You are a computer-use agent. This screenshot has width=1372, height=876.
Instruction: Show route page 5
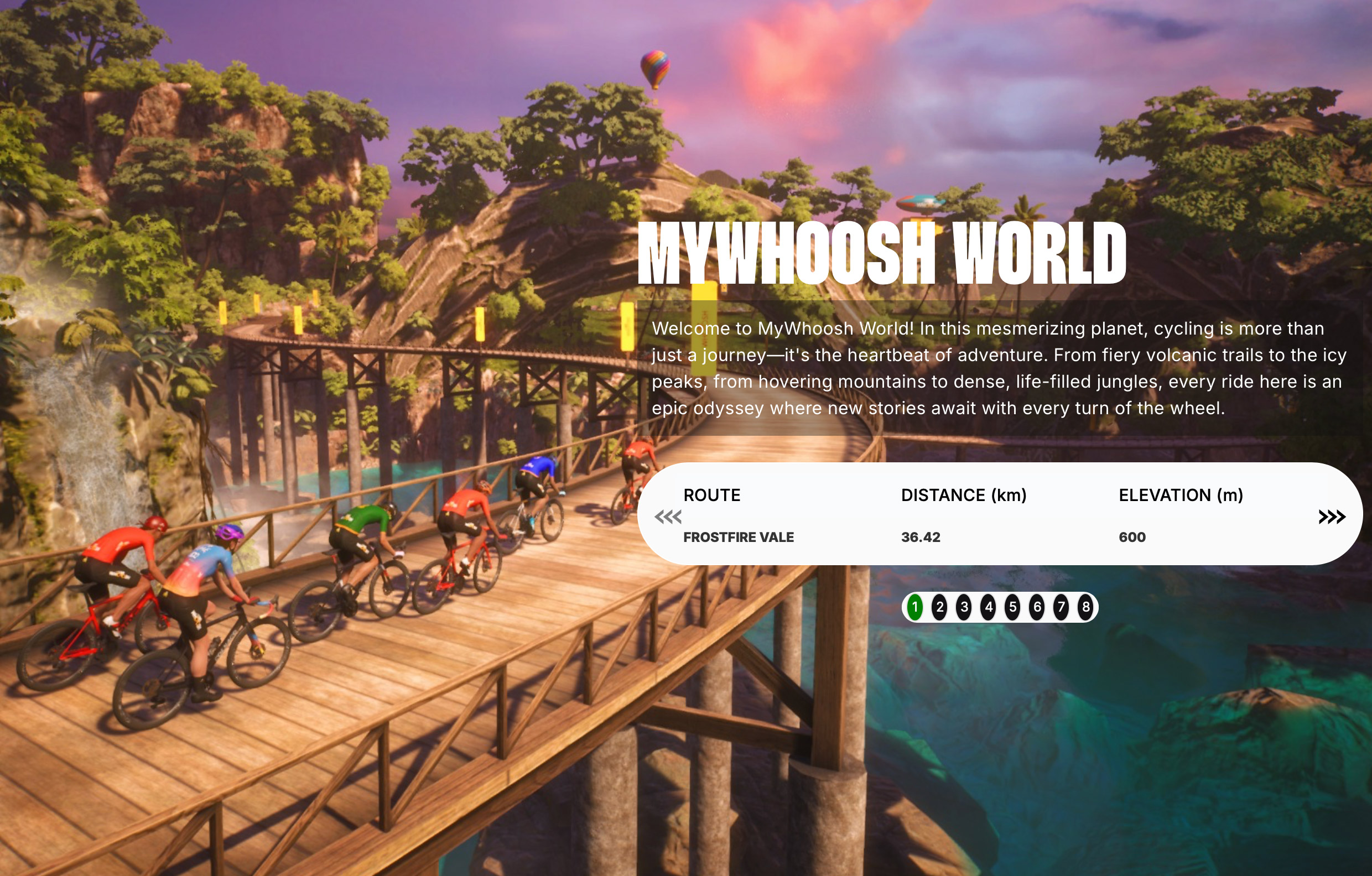(x=1012, y=607)
